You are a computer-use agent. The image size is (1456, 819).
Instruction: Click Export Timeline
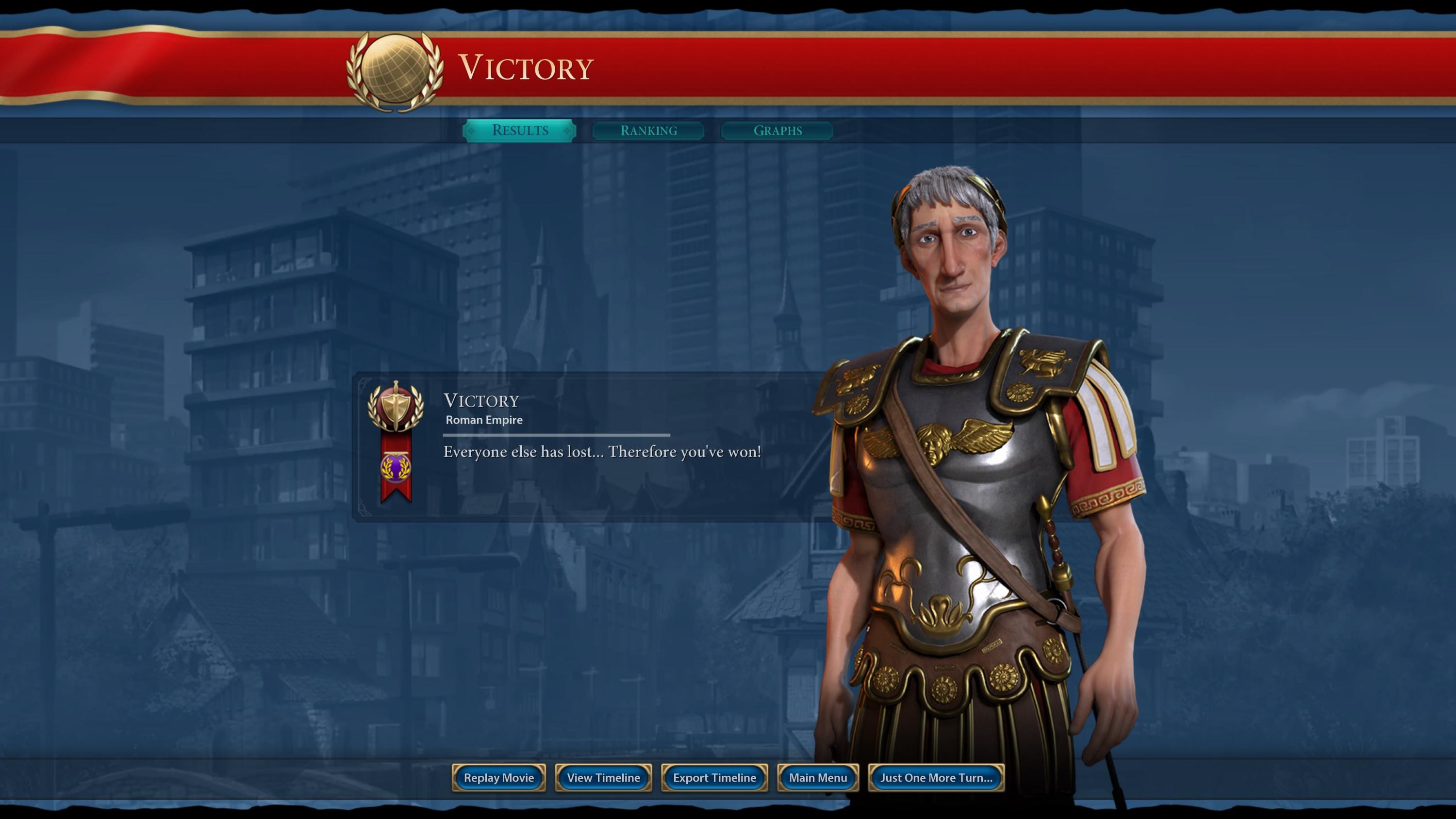tap(714, 778)
